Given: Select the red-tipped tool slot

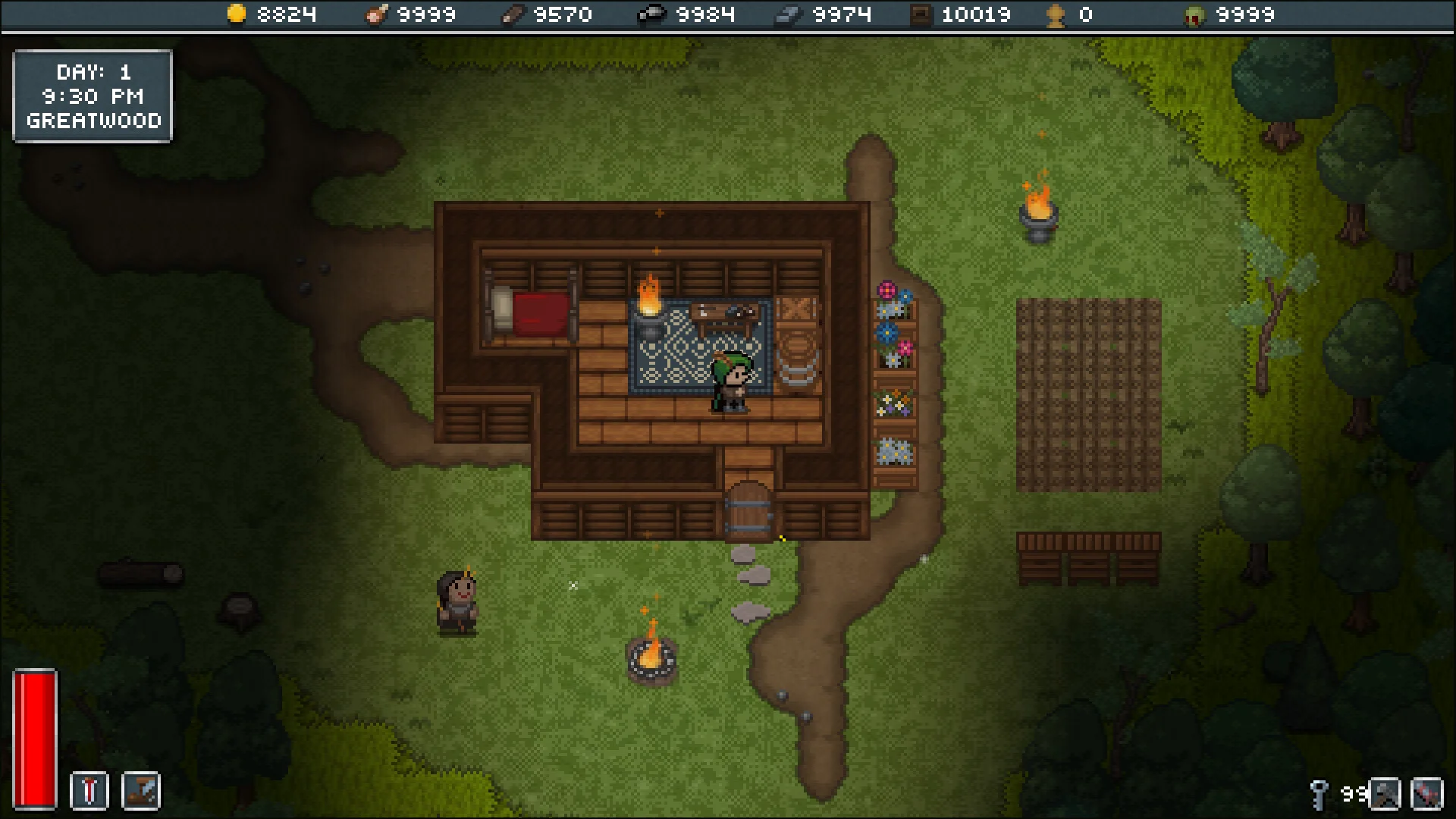Looking at the screenshot, I should click(x=1426, y=794).
